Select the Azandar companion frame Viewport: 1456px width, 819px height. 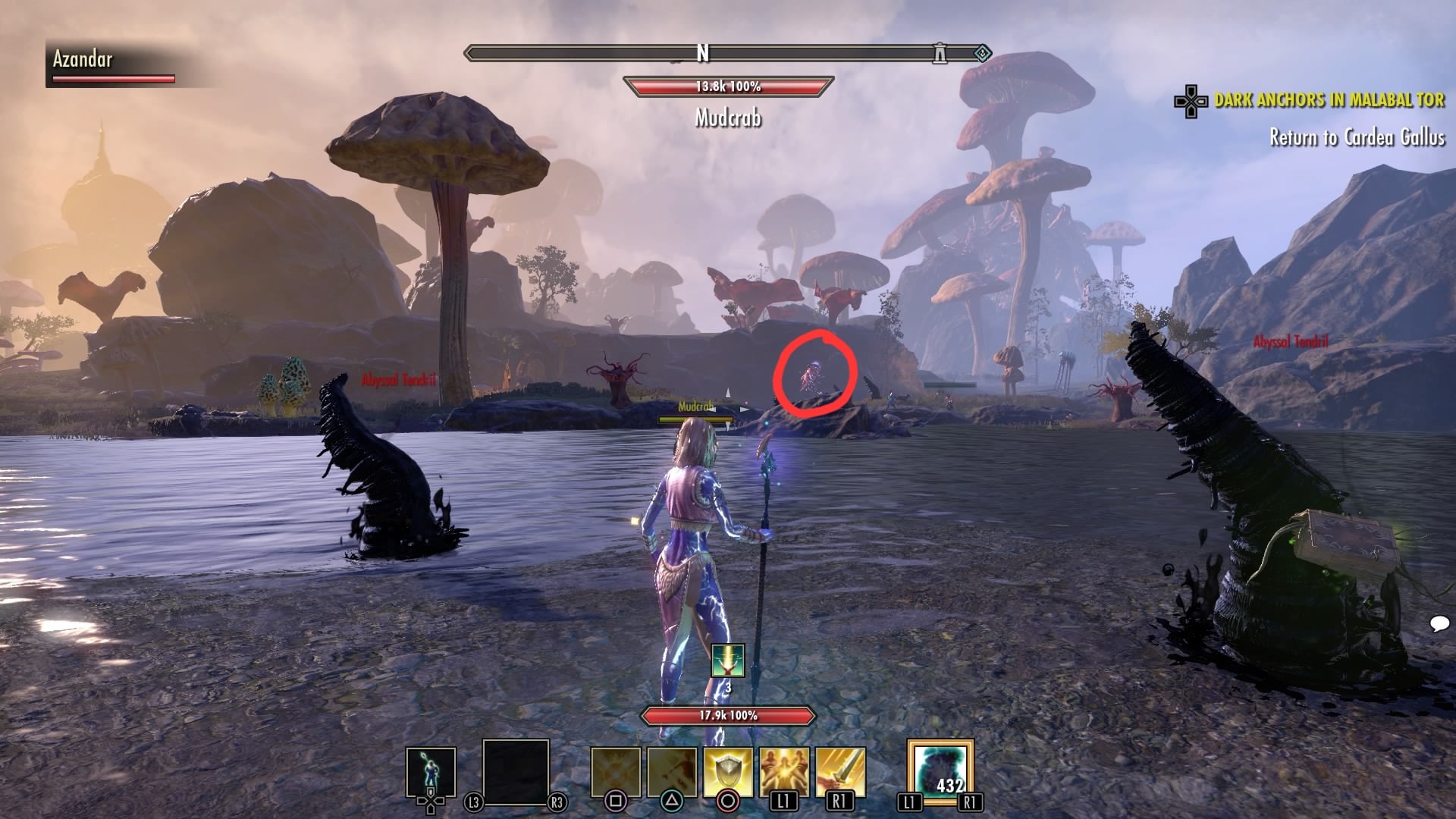click(114, 64)
